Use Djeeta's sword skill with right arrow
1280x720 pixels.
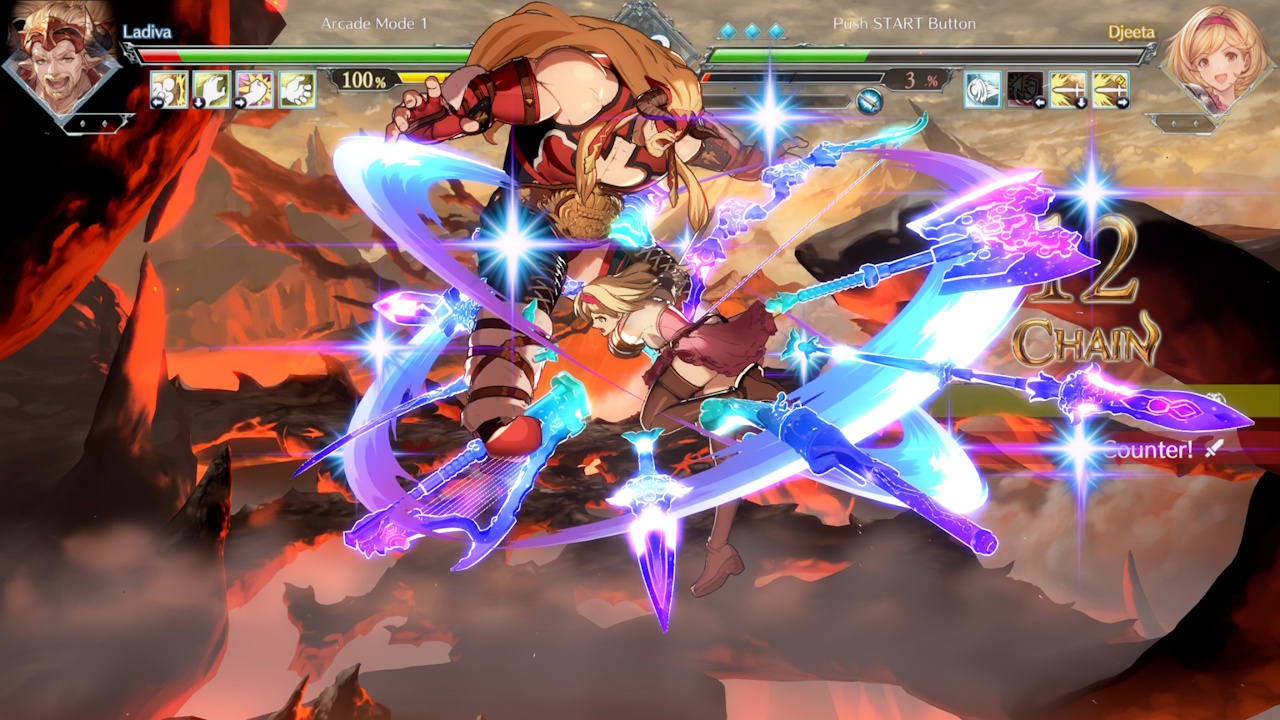click(1110, 89)
